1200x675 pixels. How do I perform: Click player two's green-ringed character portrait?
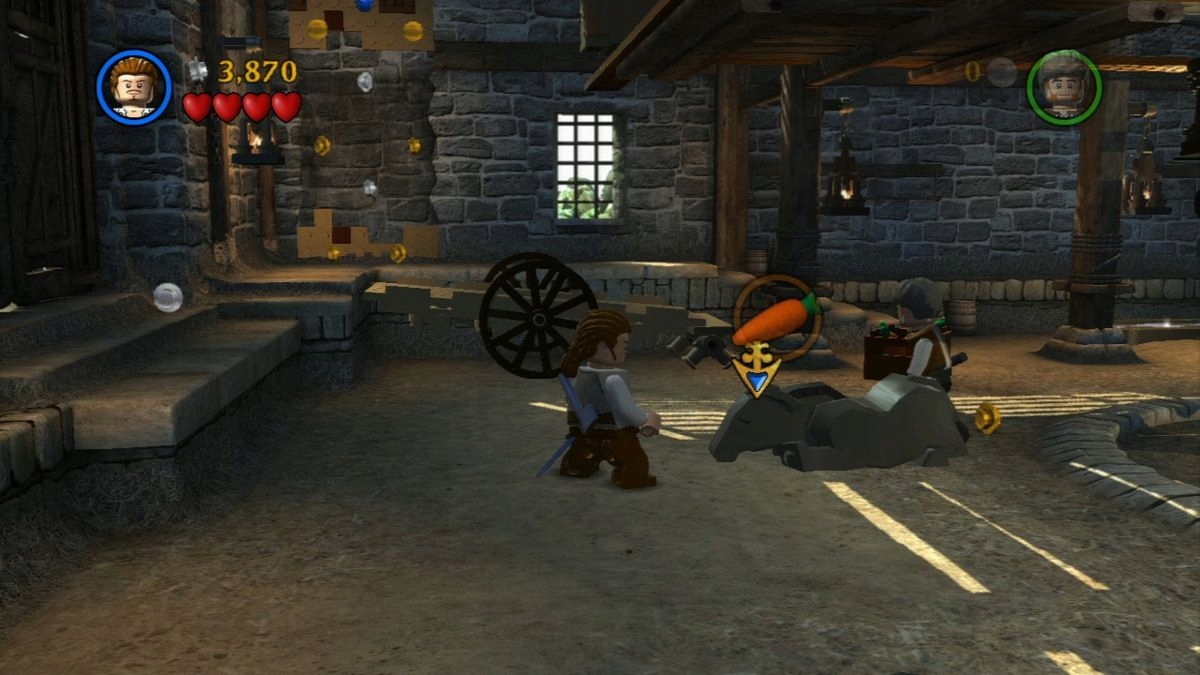click(1064, 87)
